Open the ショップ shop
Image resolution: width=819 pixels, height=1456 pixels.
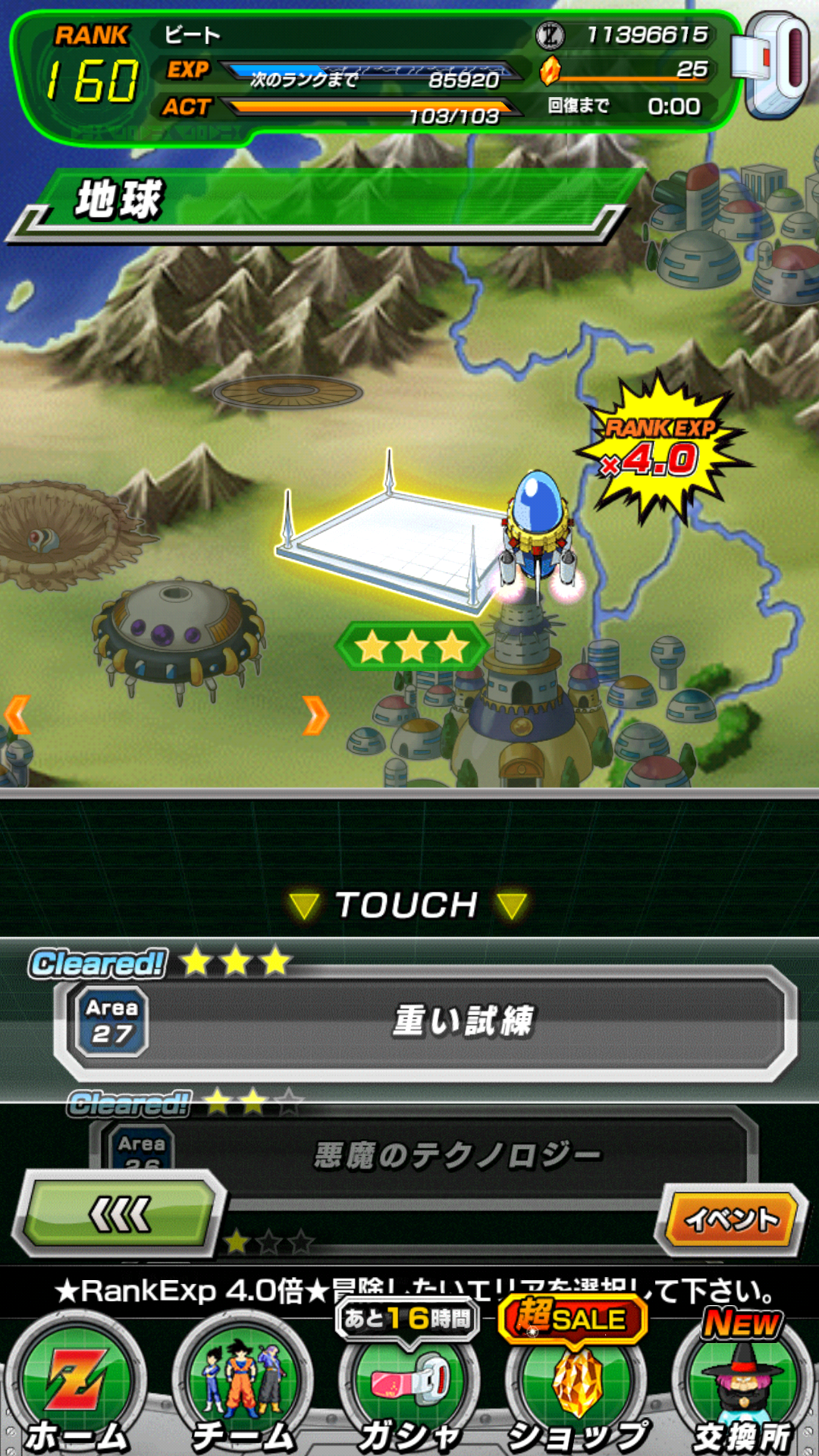tap(576, 1392)
